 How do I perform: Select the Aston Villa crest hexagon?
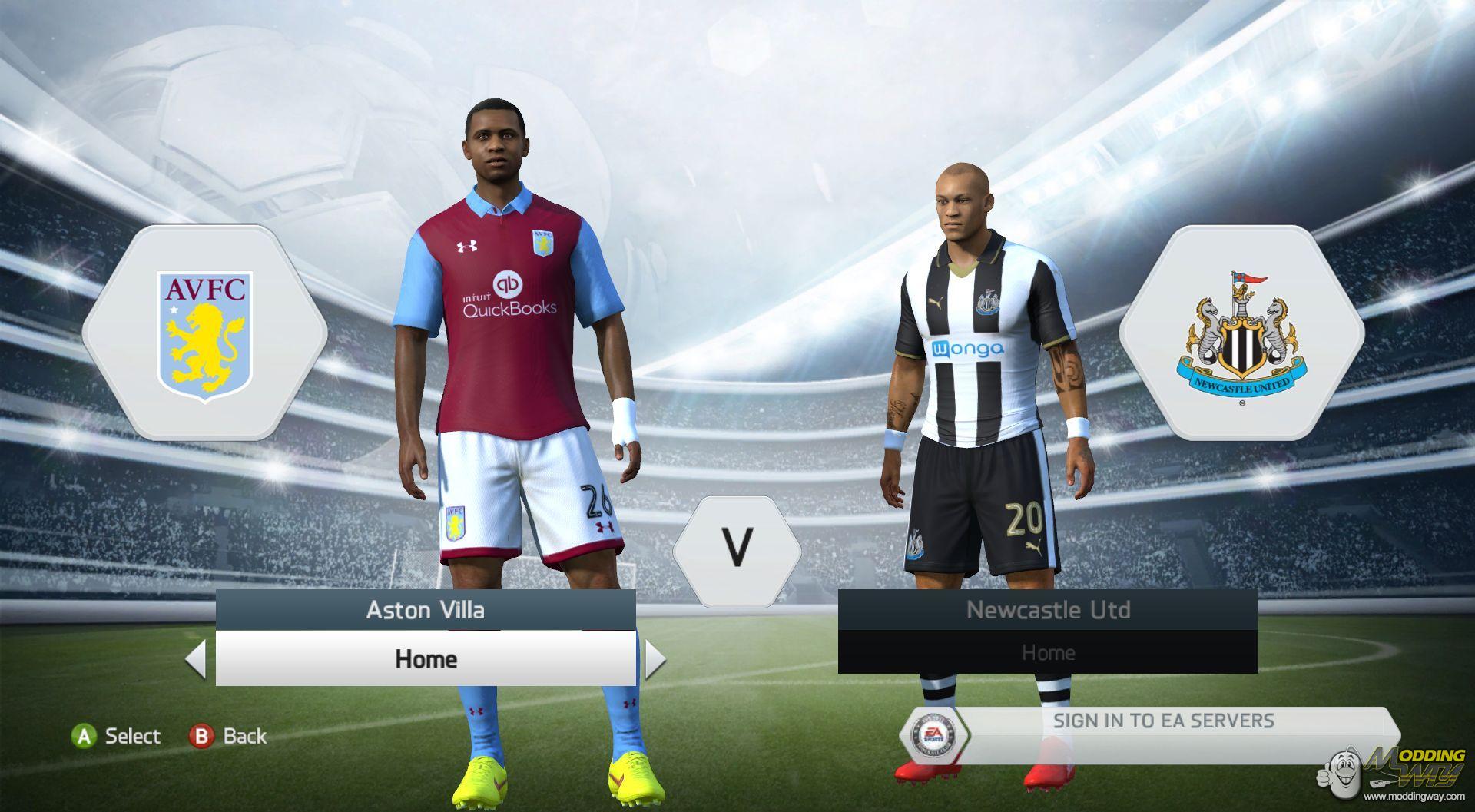pyautogui.click(x=204, y=333)
